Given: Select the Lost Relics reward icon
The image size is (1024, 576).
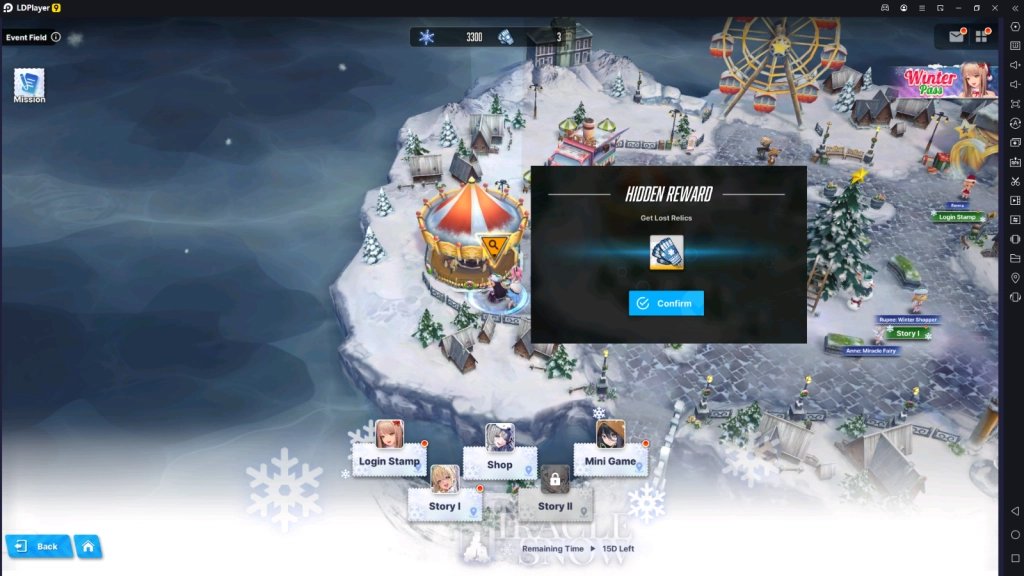Looking at the screenshot, I should [666, 253].
